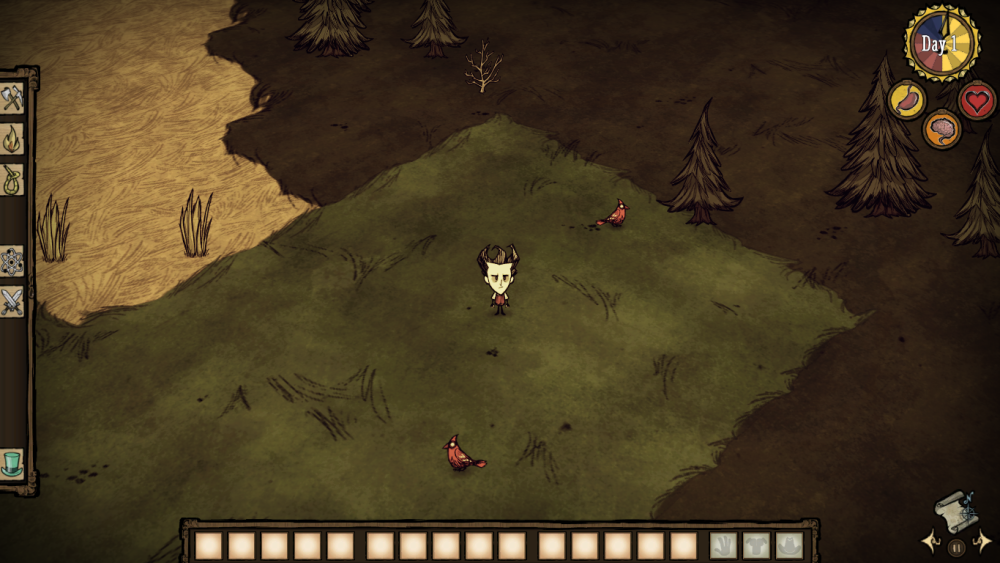The width and height of the screenshot is (1000, 563).
Task: Rotate the camera with the left arrow
Action: click(x=929, y=543)
